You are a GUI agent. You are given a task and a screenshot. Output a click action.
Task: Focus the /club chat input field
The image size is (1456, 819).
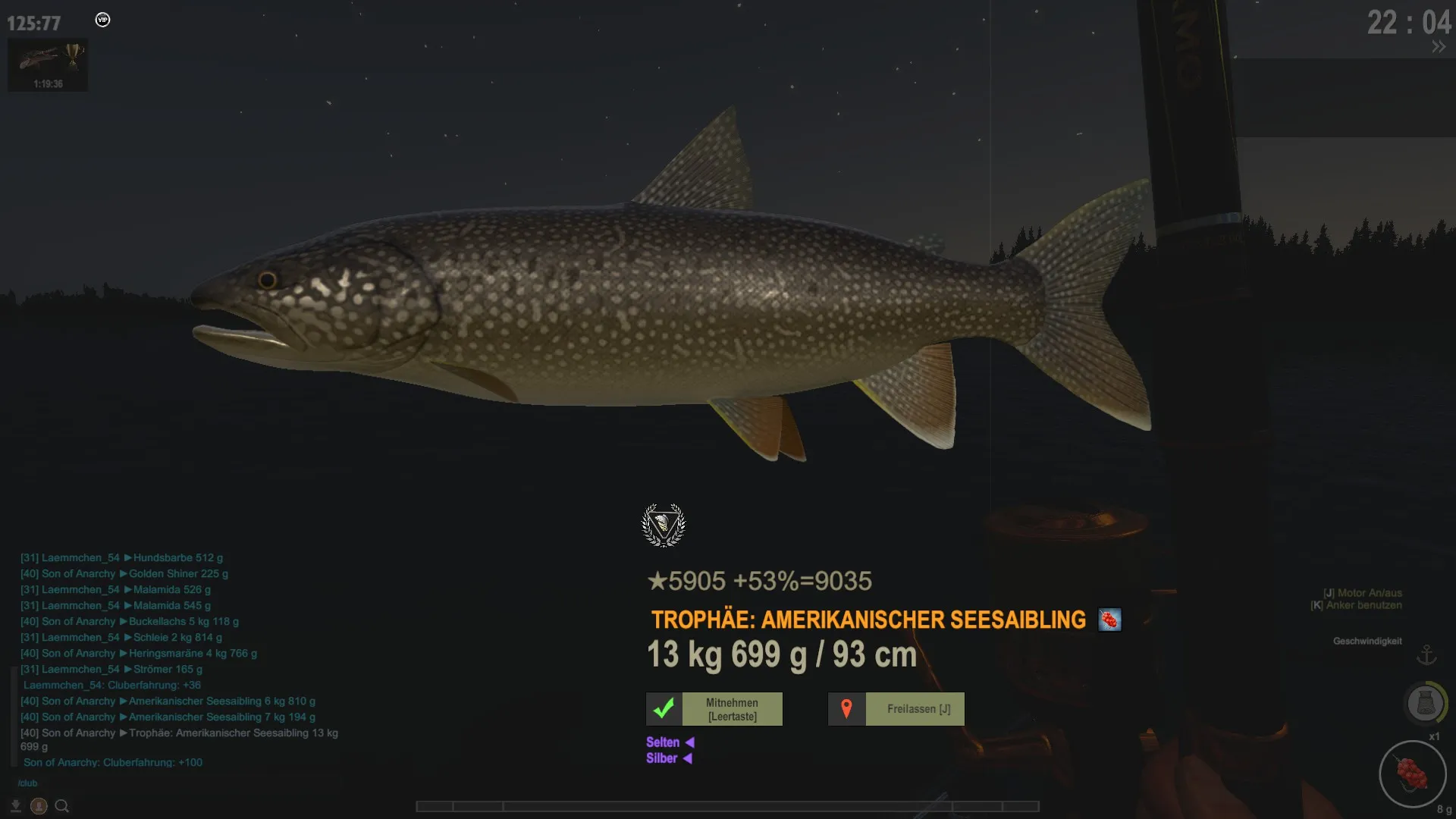[x=152, y=783]
